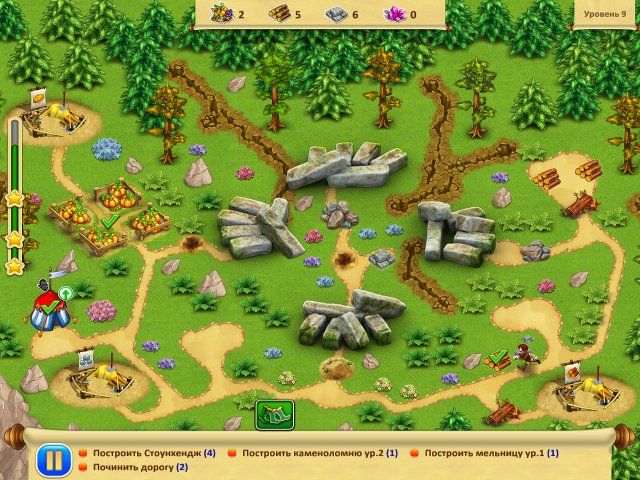Viewport: 640px width, 480px height.
Task: Upgrade the tent via green arrow icon
Action: click(66, 293)
